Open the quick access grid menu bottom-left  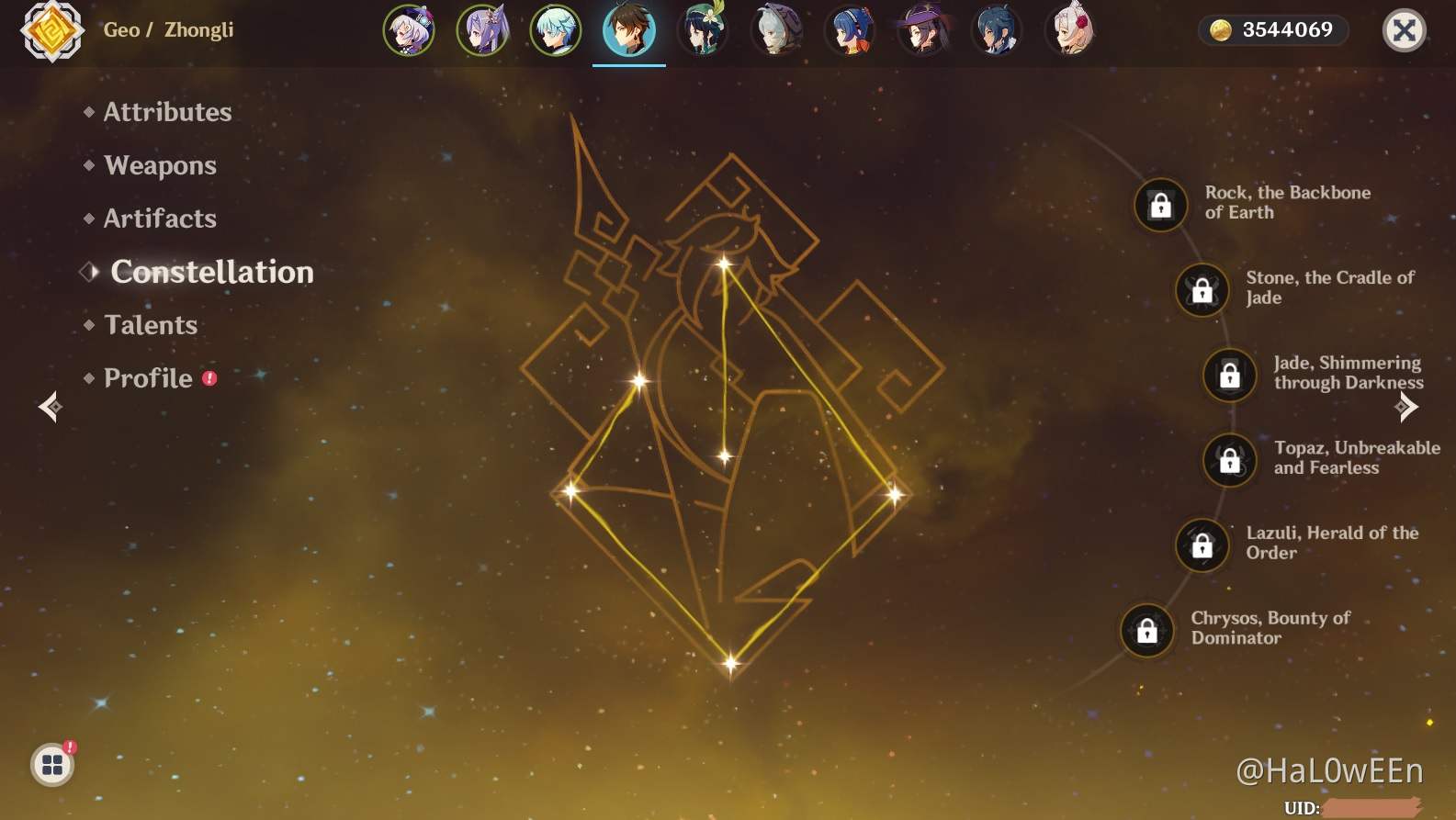tap(52, 763)
